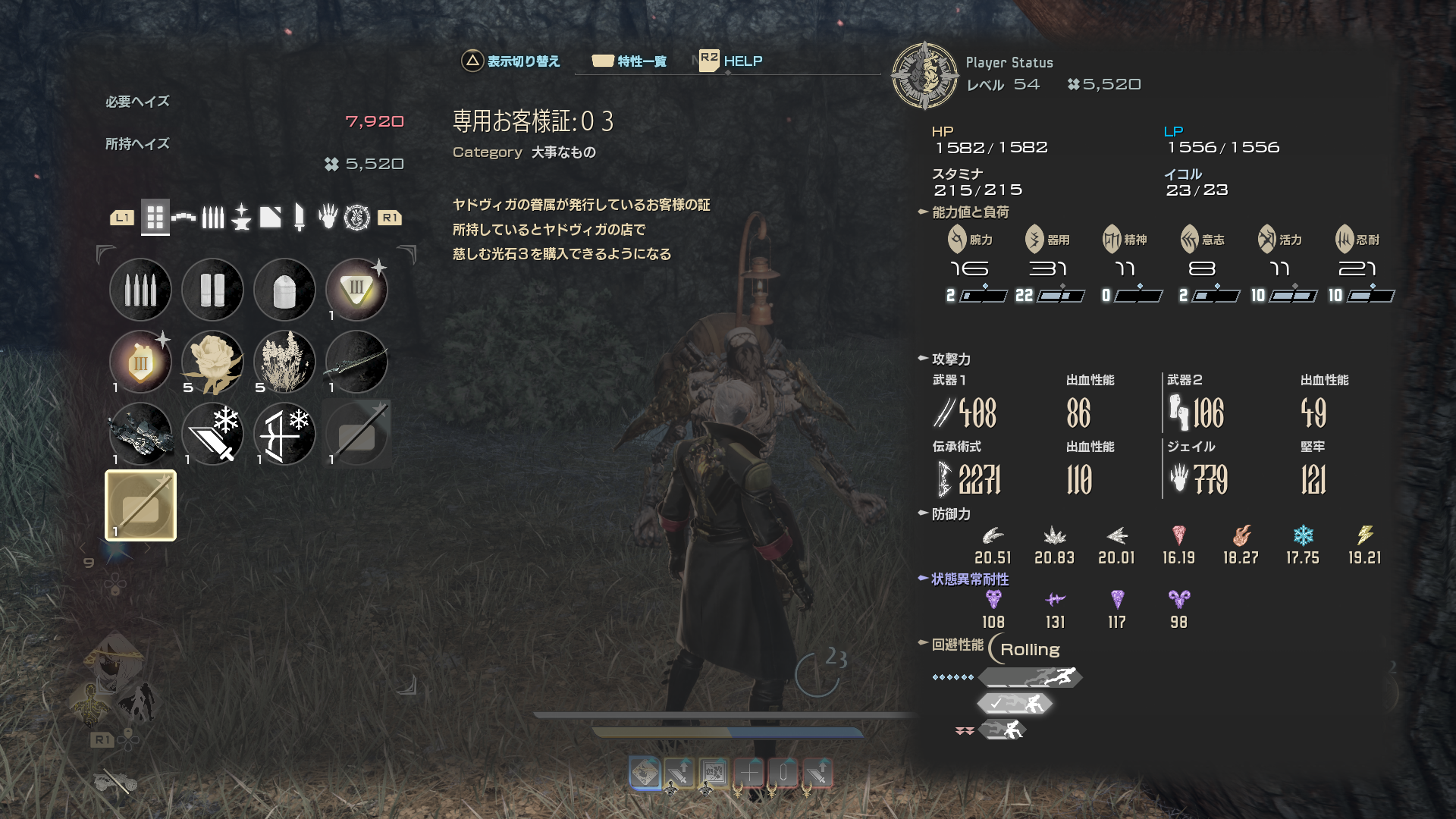Select the glowing heart III item
The image size is (1456, 819).
(x=140, y=362)
